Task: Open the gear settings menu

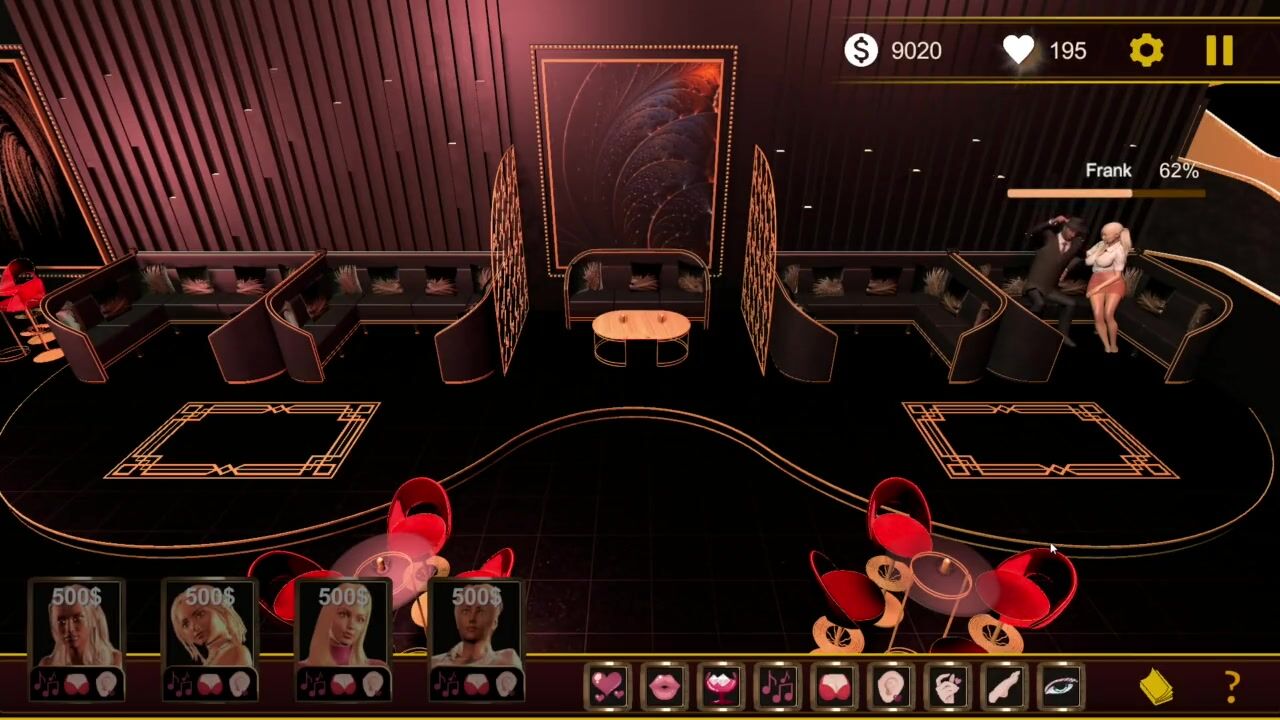Action: [1146, 50]
